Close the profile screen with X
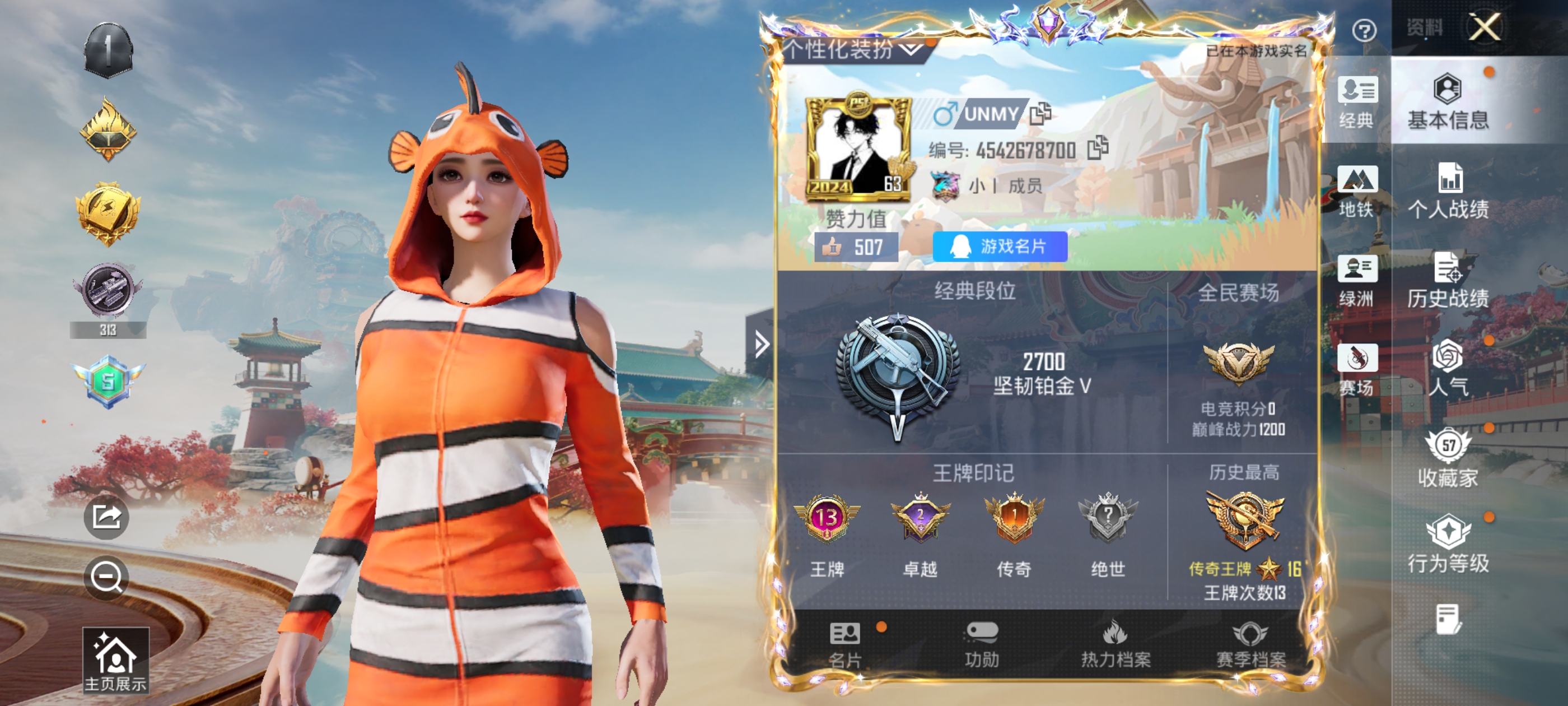1568x706 pixels. pyautogui.click(x=1484, y=27)
